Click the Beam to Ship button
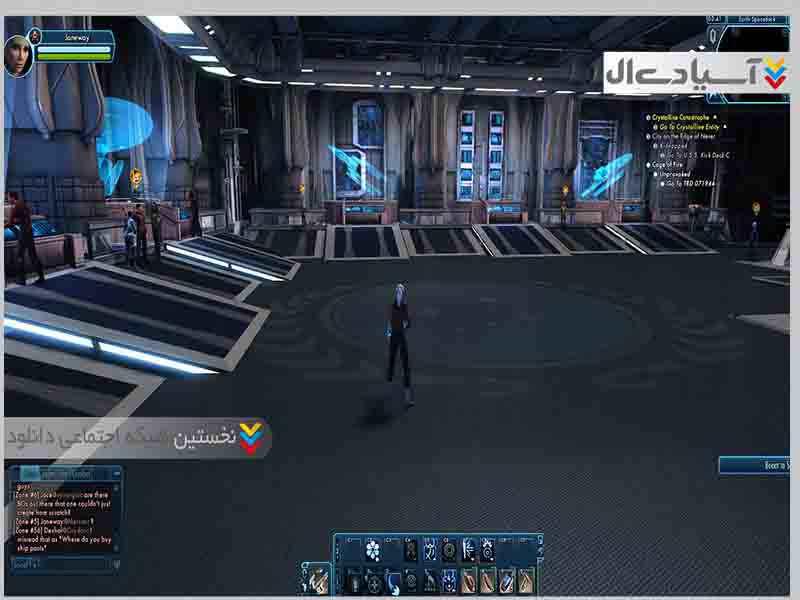Viewport: 800px width, 600px height. [x=754, y=465]
